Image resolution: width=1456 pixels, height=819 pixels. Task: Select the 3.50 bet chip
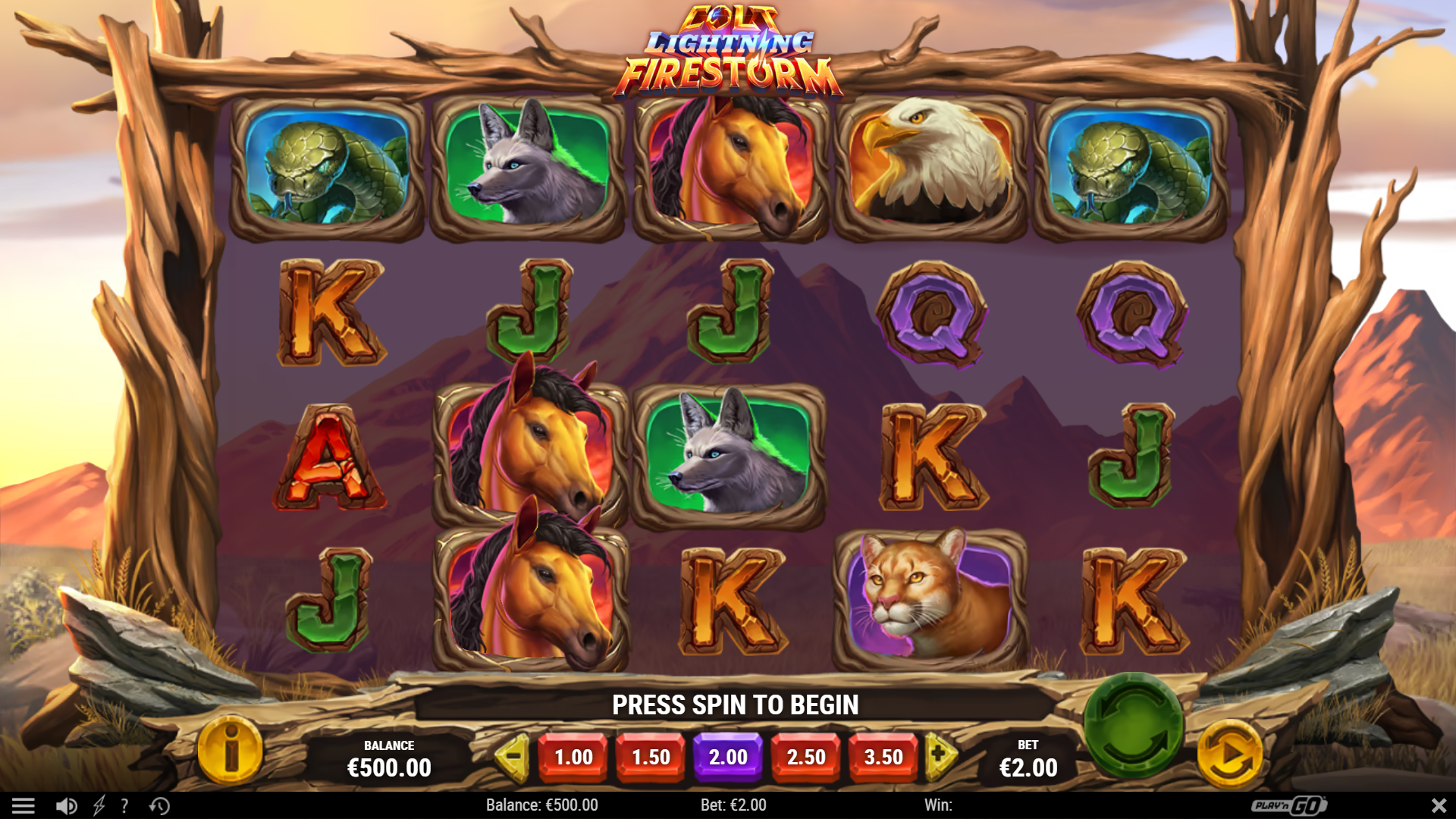pos(882,756)
